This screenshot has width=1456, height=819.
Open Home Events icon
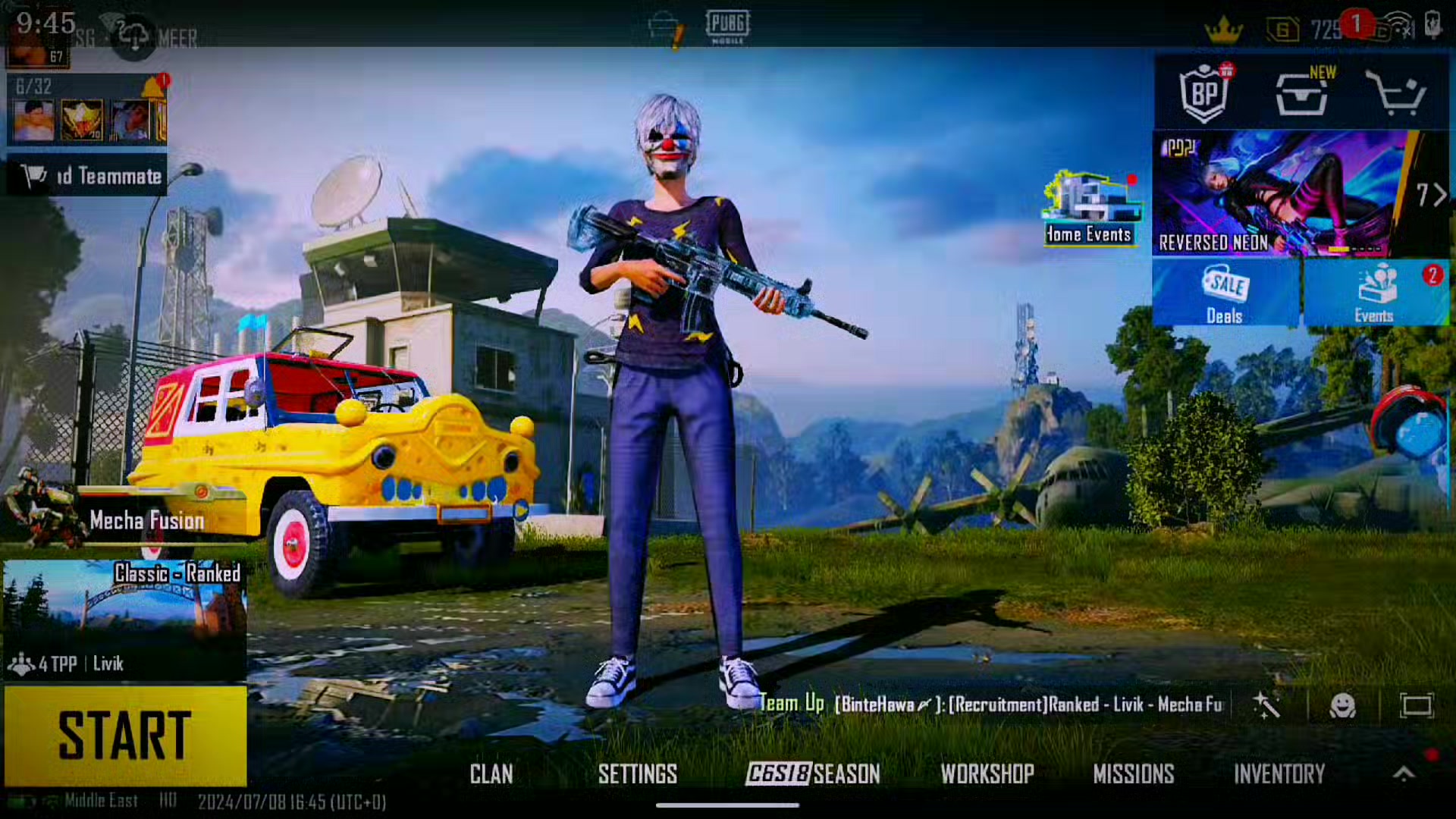point(1090,207)
